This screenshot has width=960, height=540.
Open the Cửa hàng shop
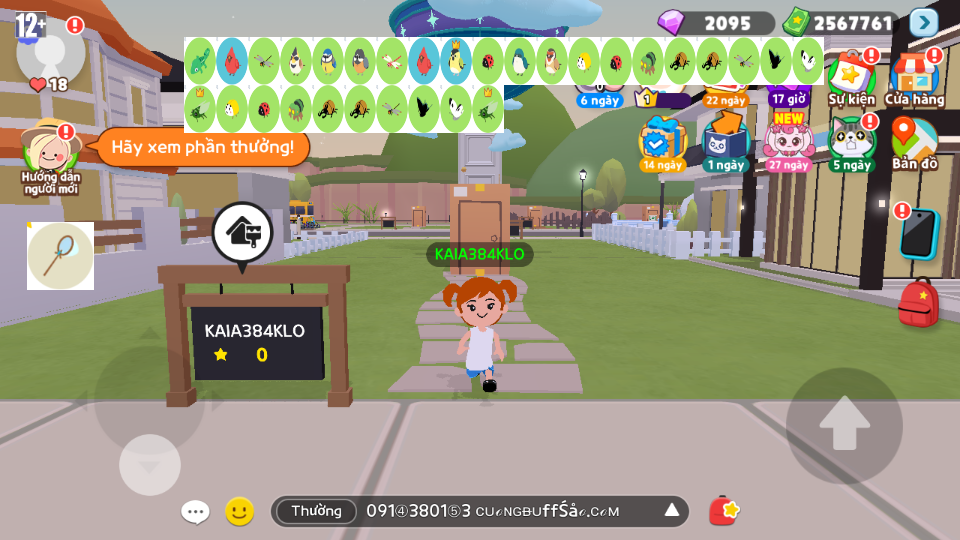(x=914, y=78)
